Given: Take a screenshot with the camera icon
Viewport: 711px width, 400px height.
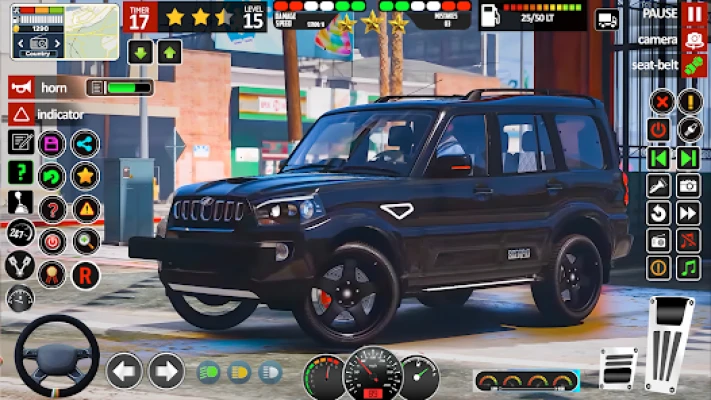Looking at the screenshot, I should 688,185.
